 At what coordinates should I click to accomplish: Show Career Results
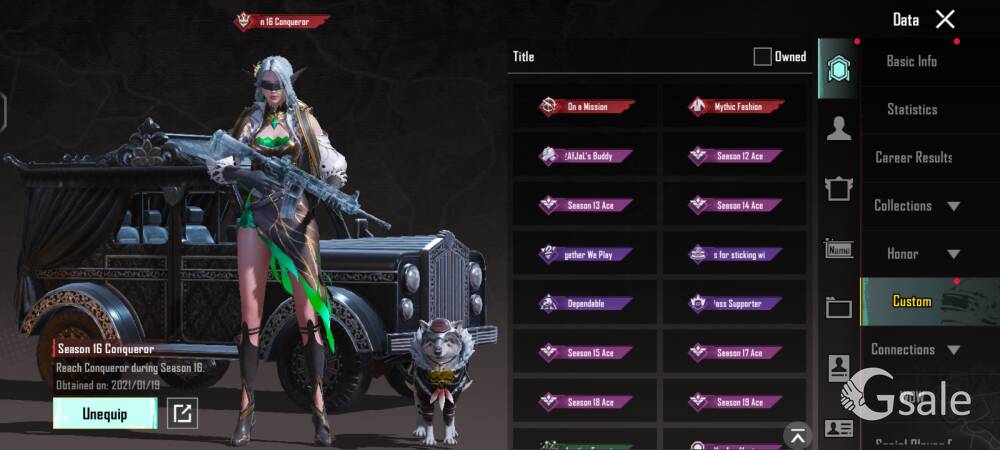(913, 157)
